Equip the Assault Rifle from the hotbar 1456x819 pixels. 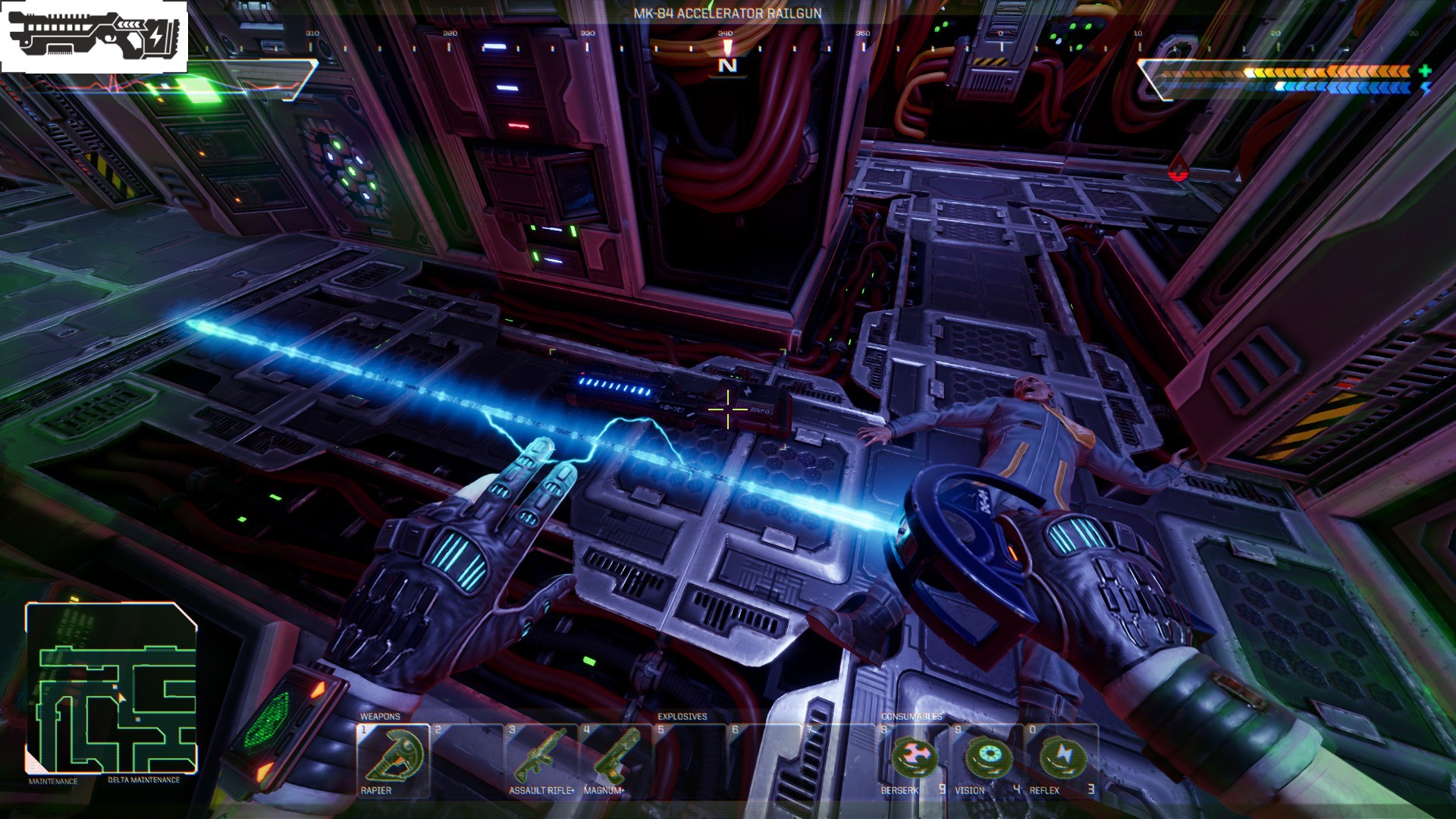[x=541, y=758]
